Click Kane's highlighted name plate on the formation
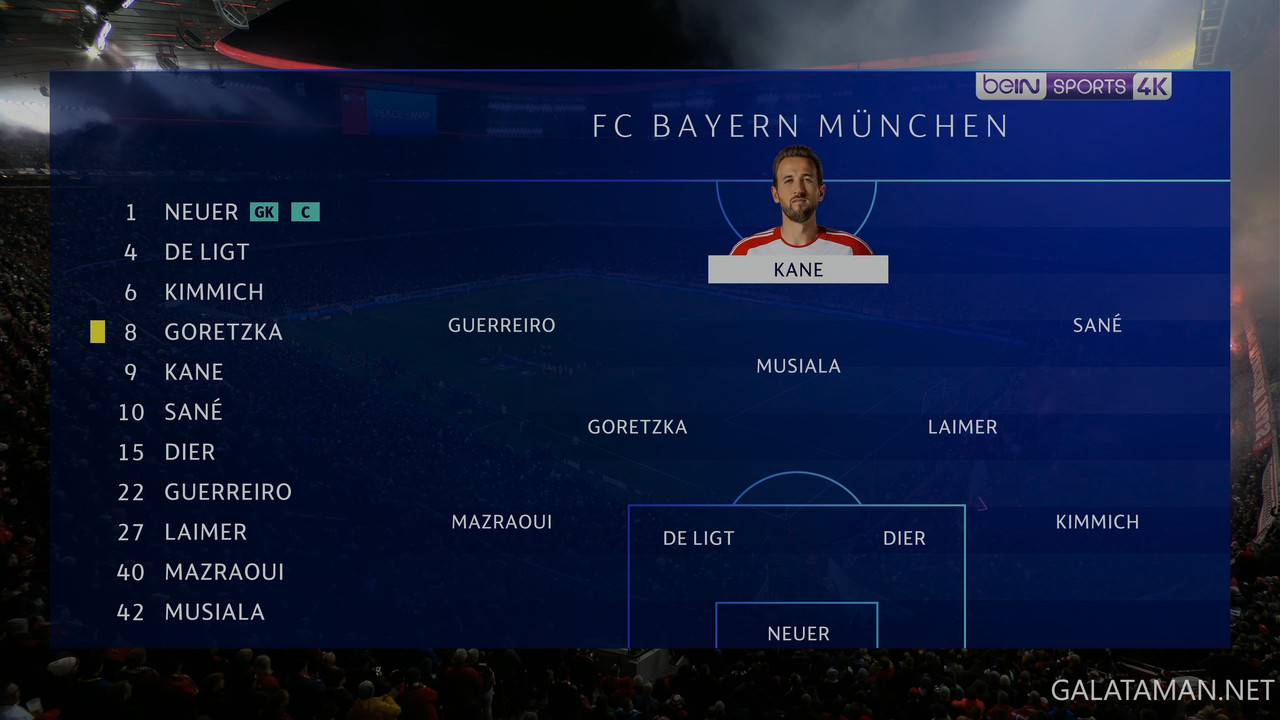Image resolution: width=1280 pixels, height=720 pixels. point(798,270)
